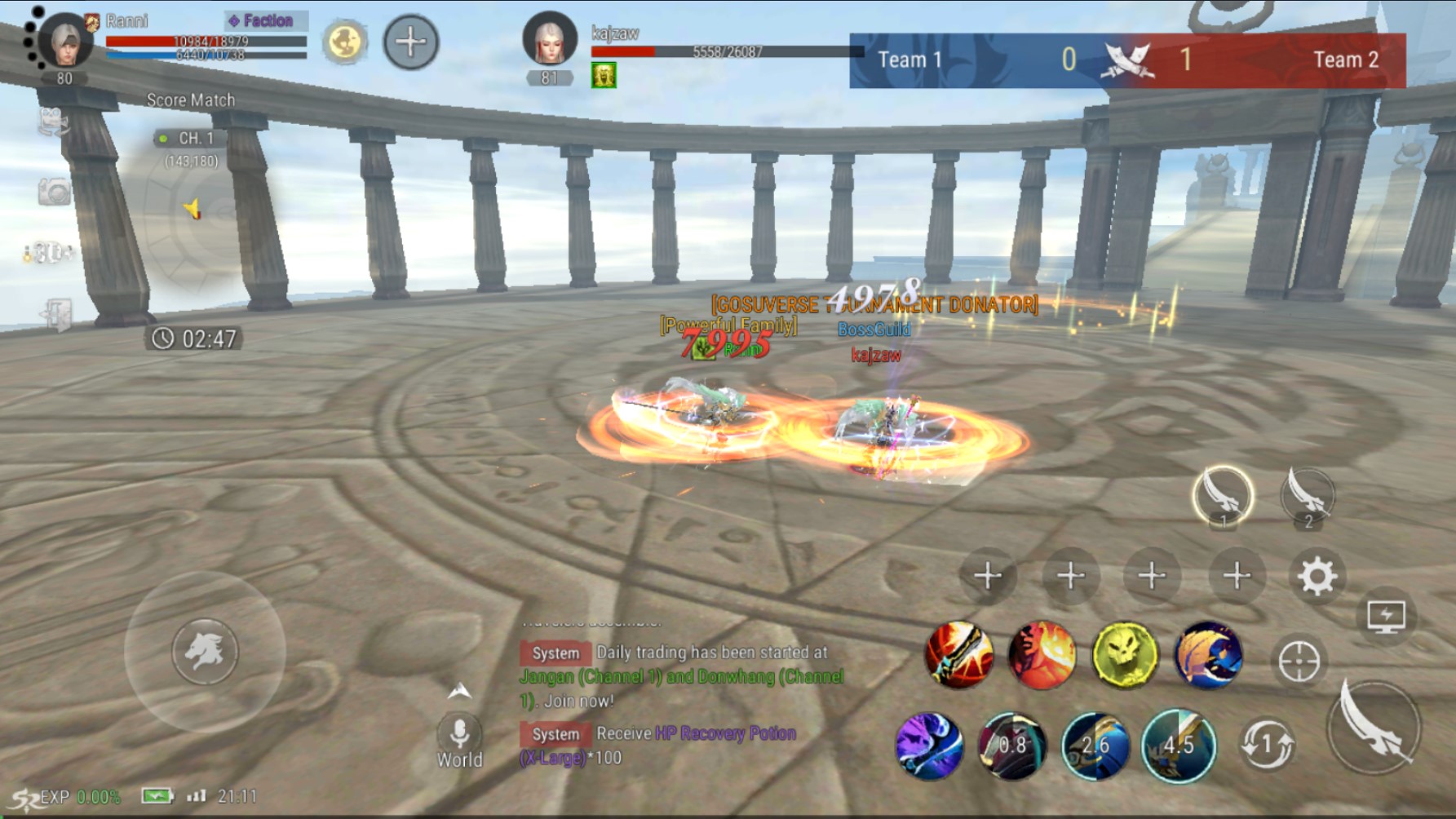Swap skill page with cycle arrows
The image size is (1456, 819).
[x=1267, y=744]
